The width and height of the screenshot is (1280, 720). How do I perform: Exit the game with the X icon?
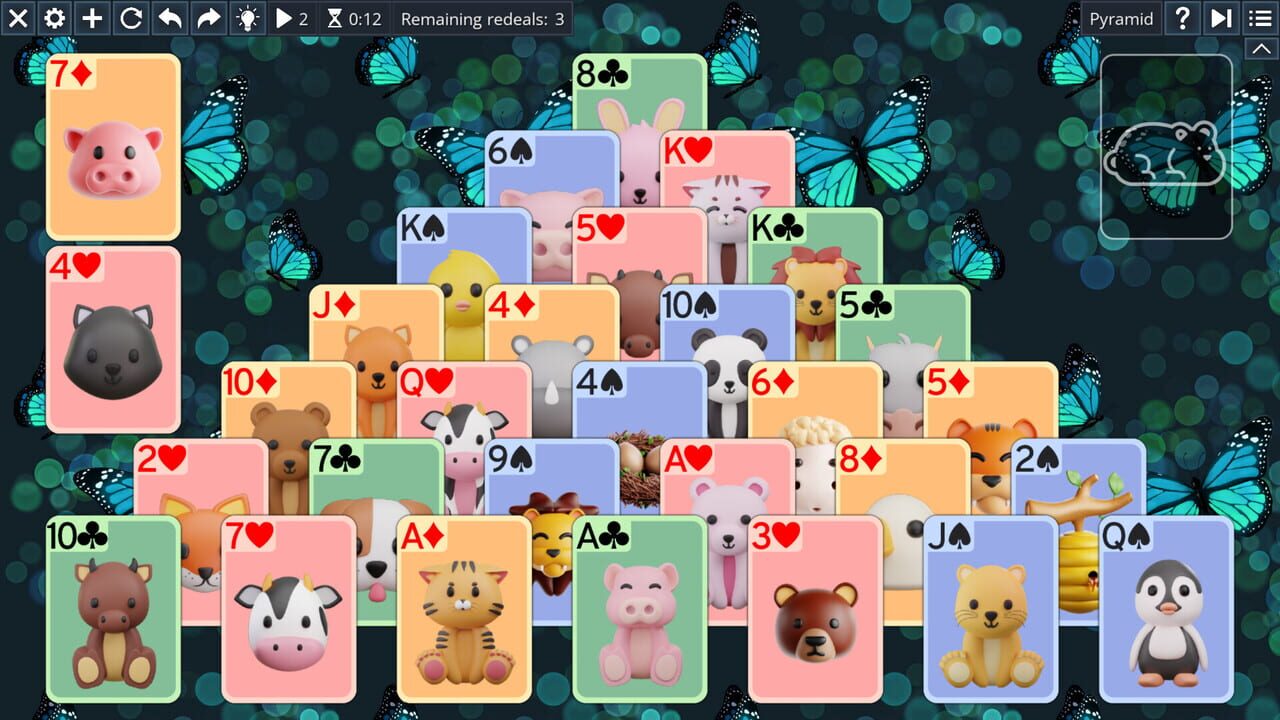point(17,18)
